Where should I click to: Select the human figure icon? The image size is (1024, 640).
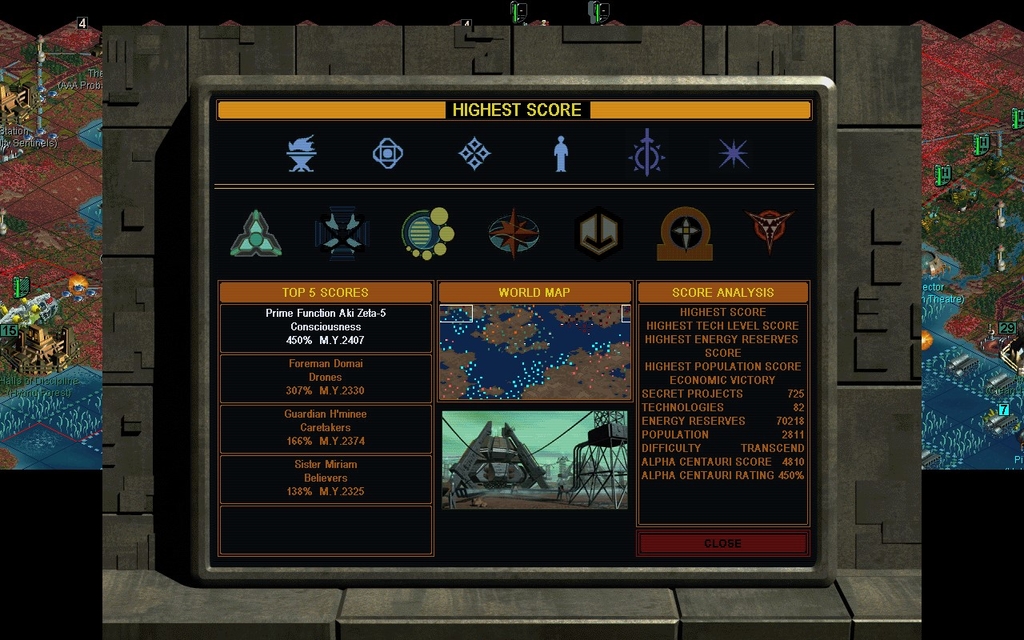coord(561,154)
